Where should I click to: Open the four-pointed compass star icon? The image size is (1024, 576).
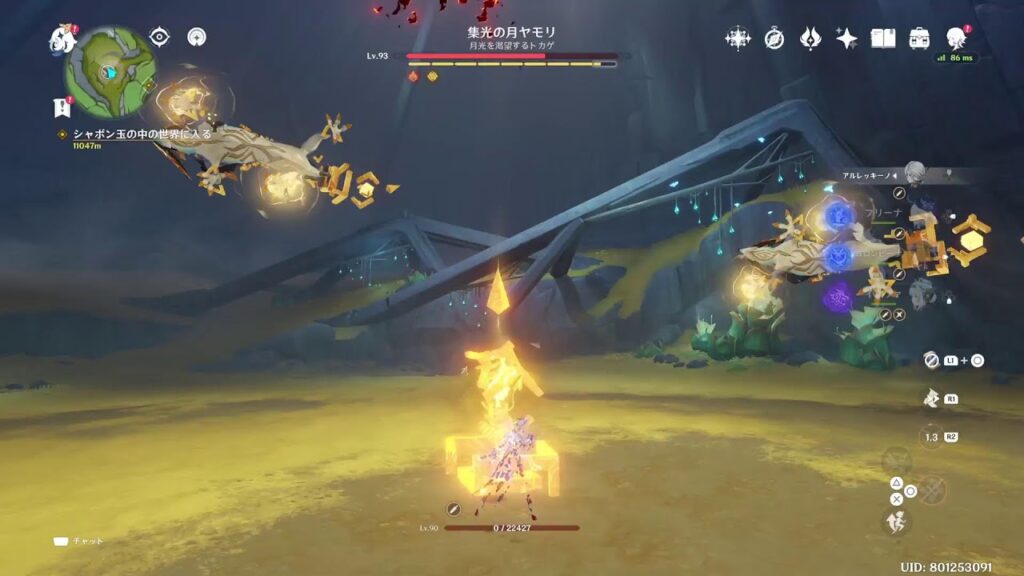point(738,39)
